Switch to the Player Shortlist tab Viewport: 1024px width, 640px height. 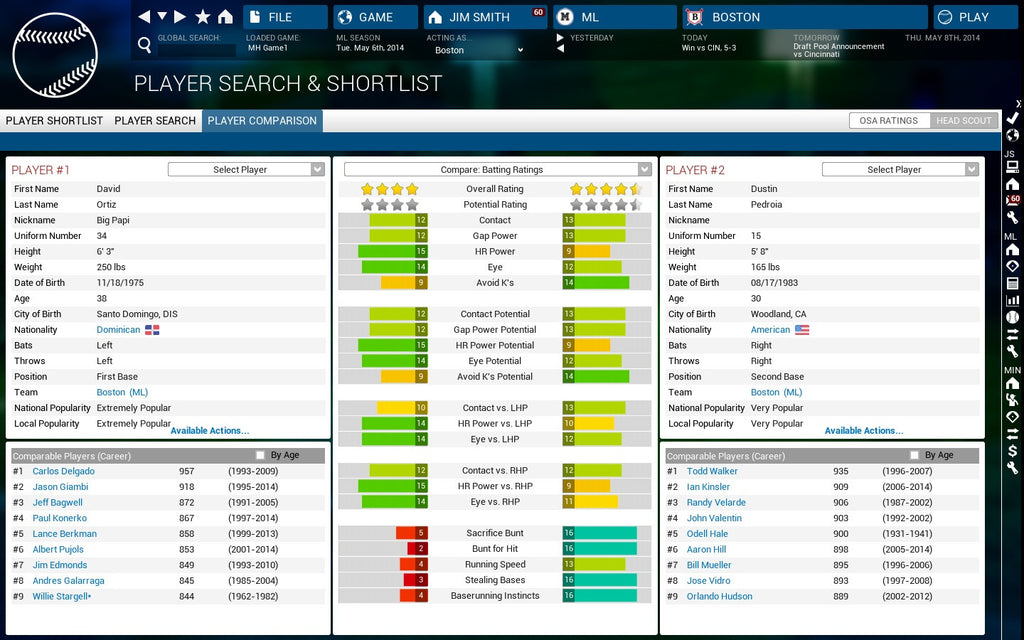pos(54,121)
